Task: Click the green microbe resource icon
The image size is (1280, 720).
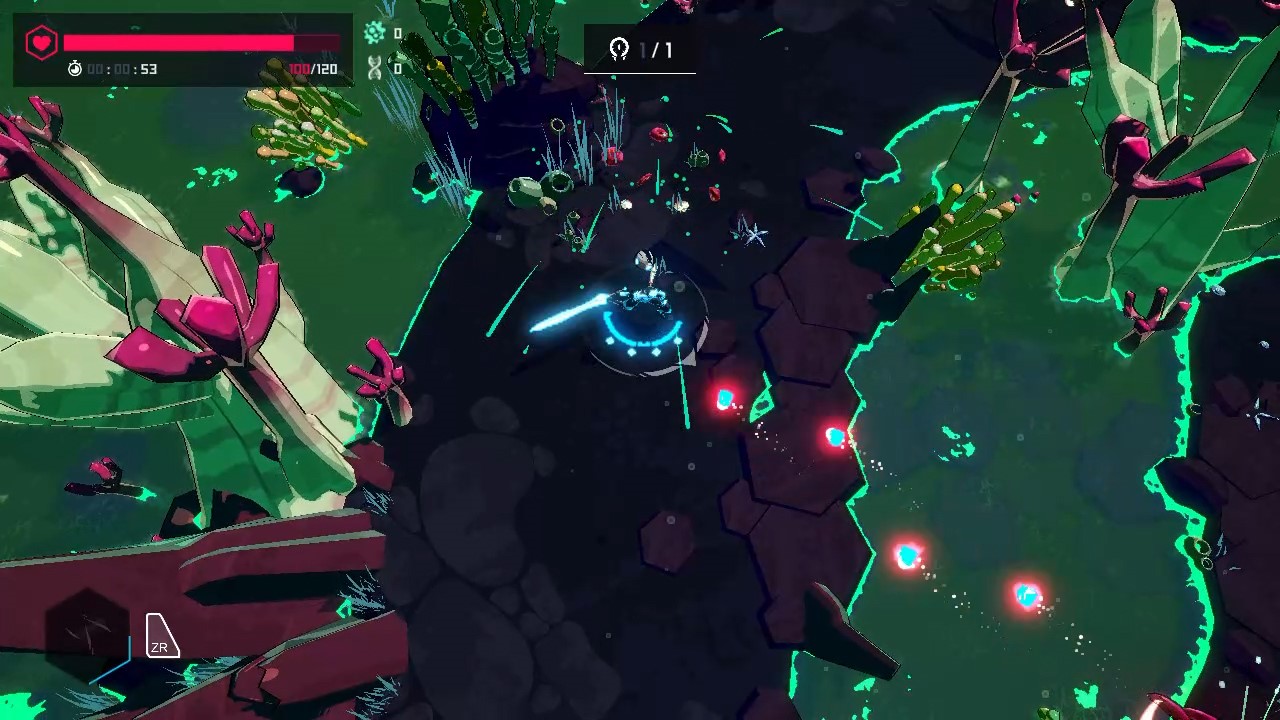Action: (x=373, y=33)
